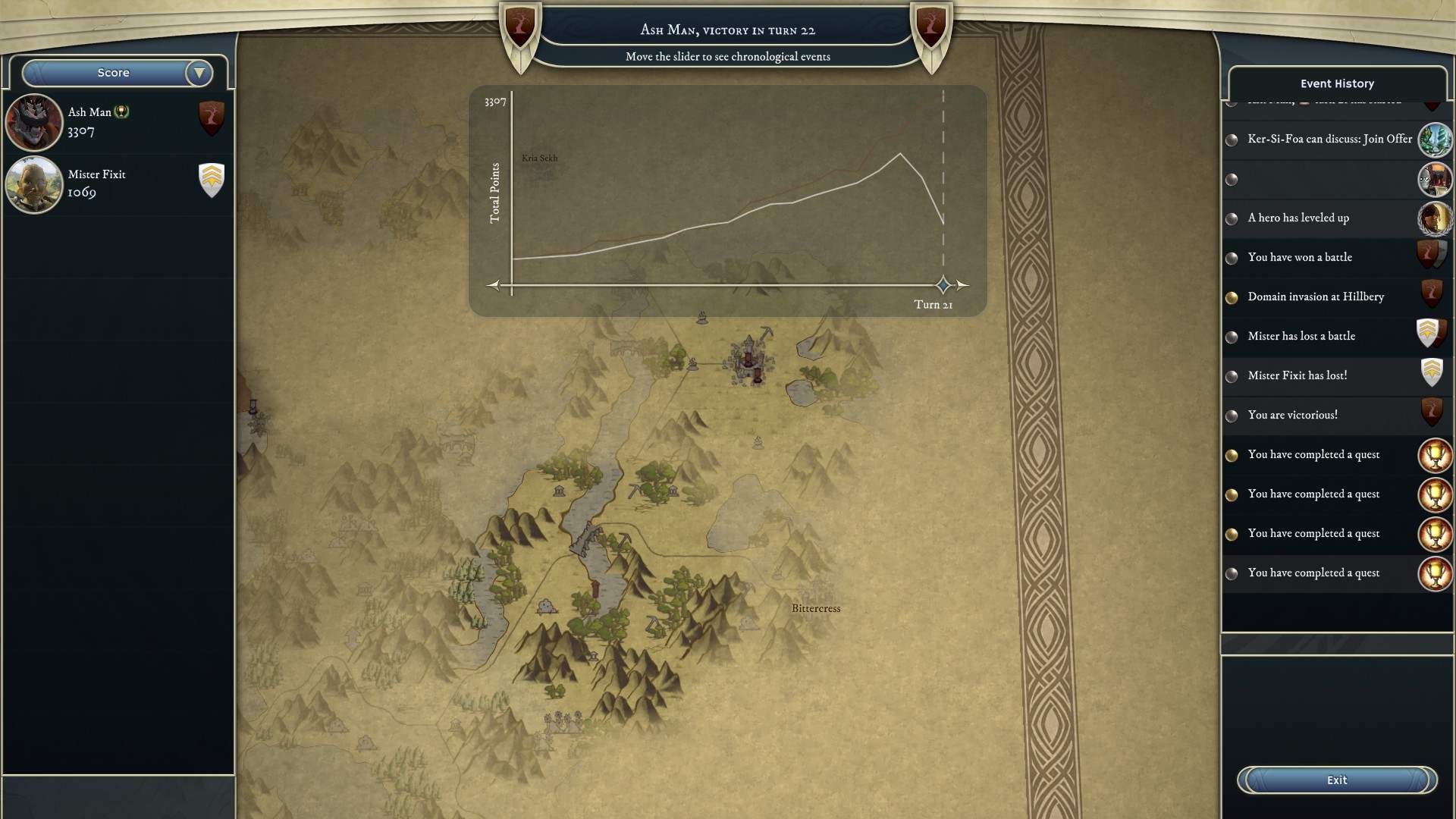Select the Ker-Si-Foa Join Offer event

click(1329, 139)
